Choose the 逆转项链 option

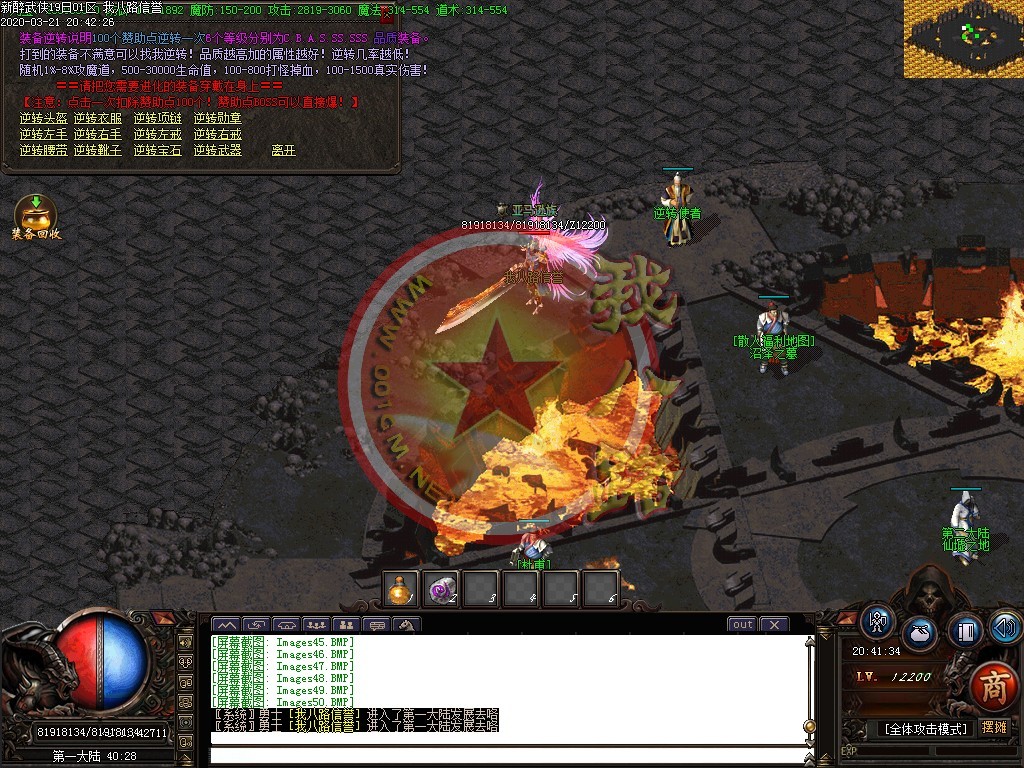point(158,118)
